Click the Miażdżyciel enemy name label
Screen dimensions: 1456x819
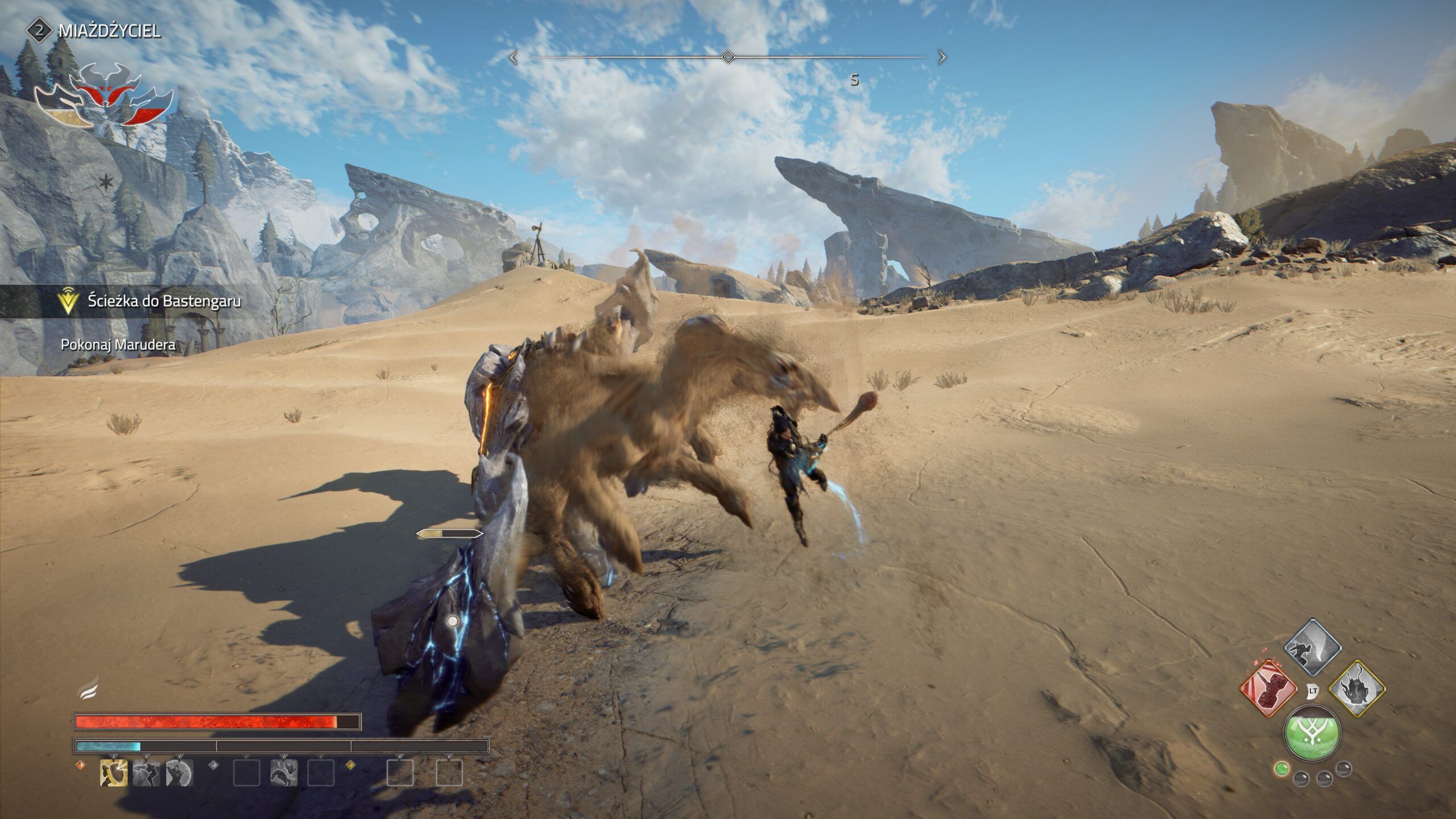(109, 31)
